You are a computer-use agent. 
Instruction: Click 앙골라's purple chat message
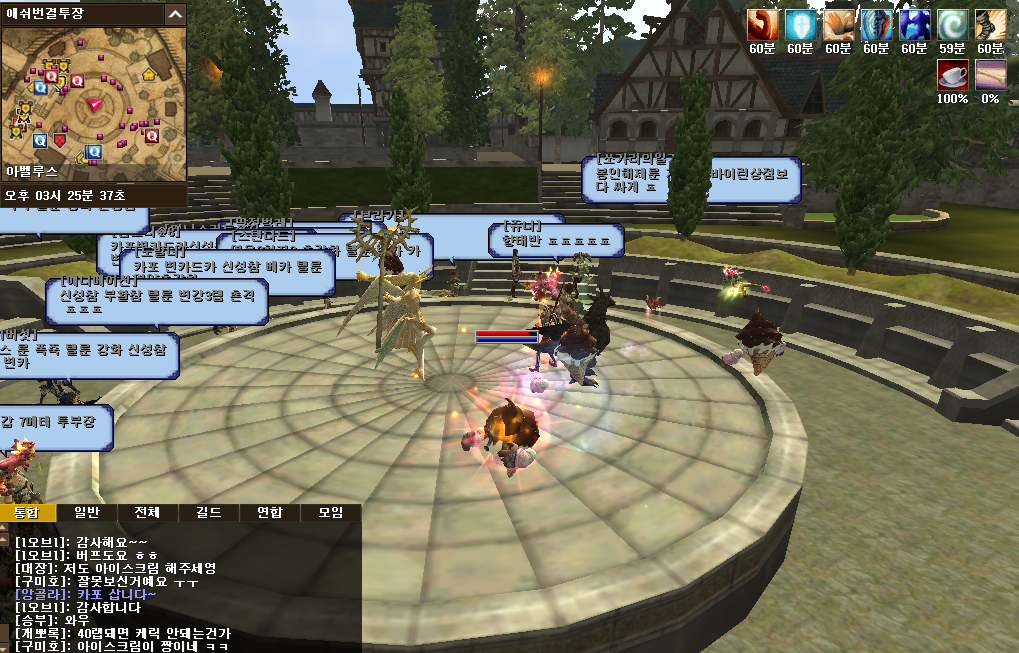pos(85,594)
